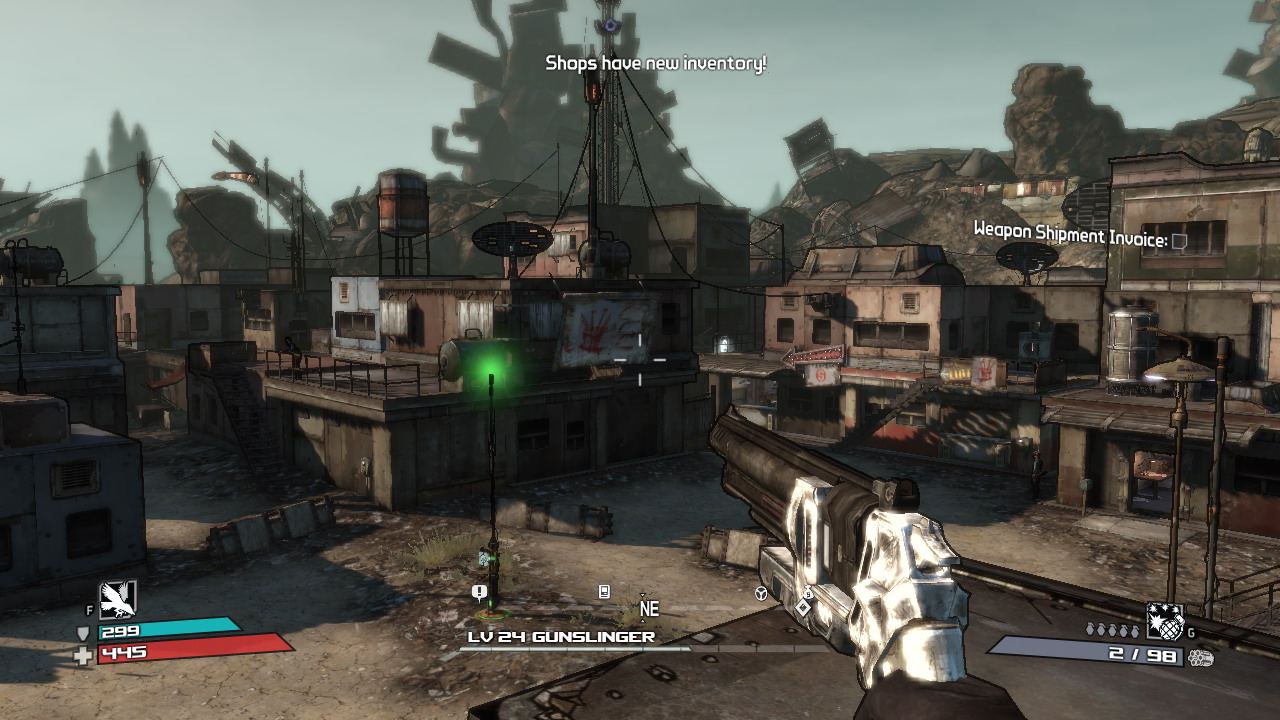1280x720 pixels.
Task: Select the grenade mod icon
Action: coord(1164,621)
